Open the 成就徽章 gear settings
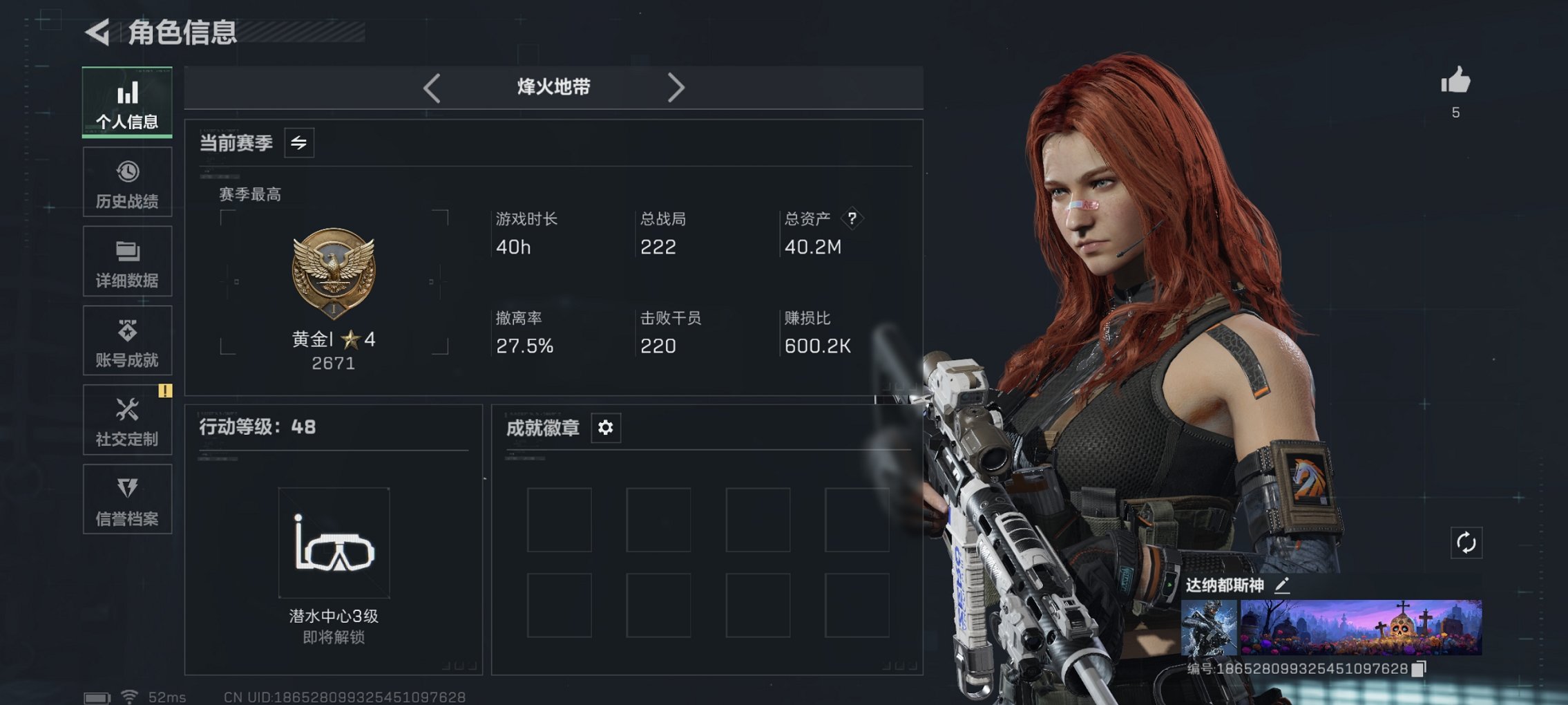Viewport: 1568px width, 705px height. click(605, 428)
